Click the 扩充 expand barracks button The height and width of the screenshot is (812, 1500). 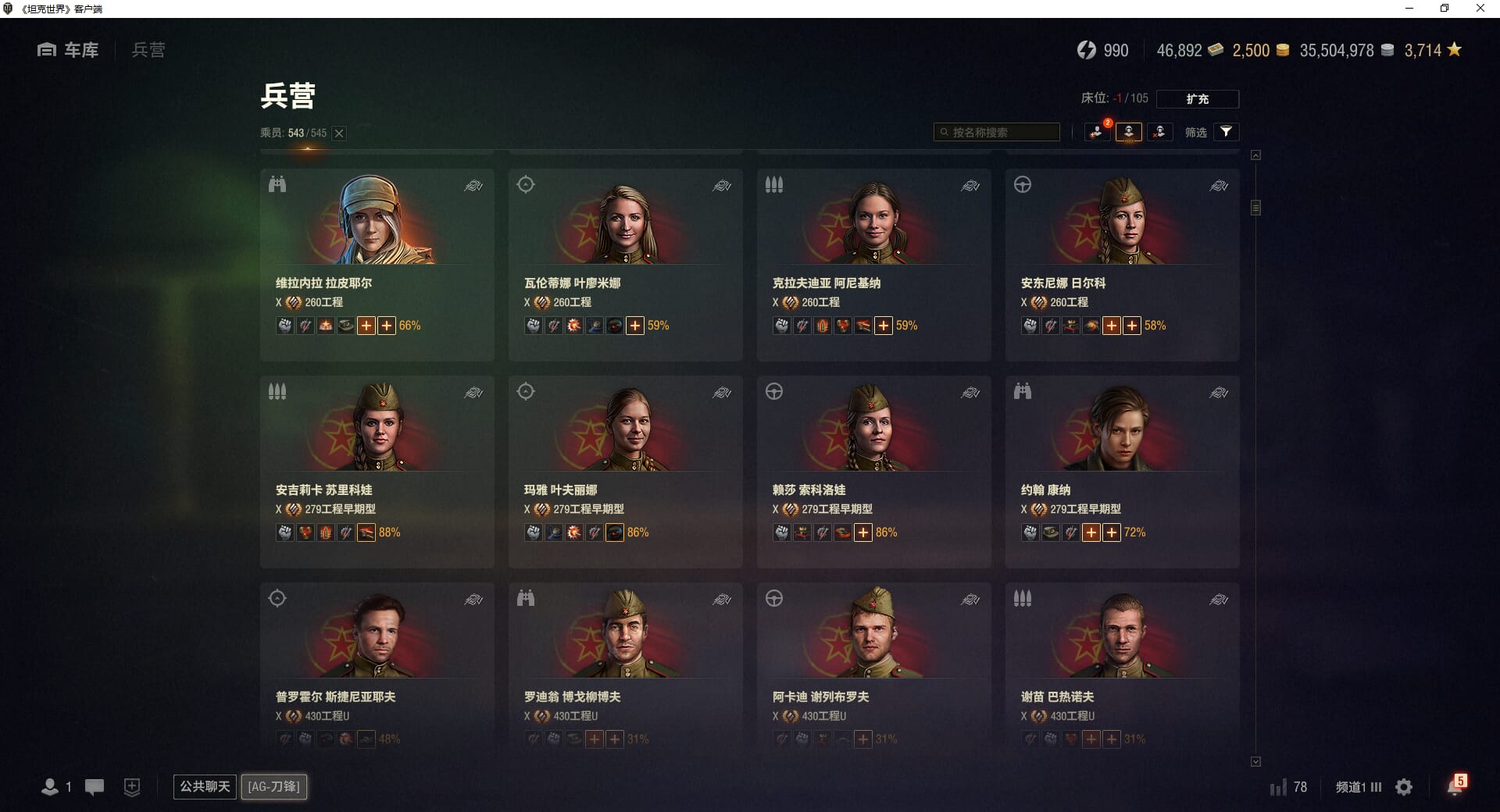[1197, 99]
